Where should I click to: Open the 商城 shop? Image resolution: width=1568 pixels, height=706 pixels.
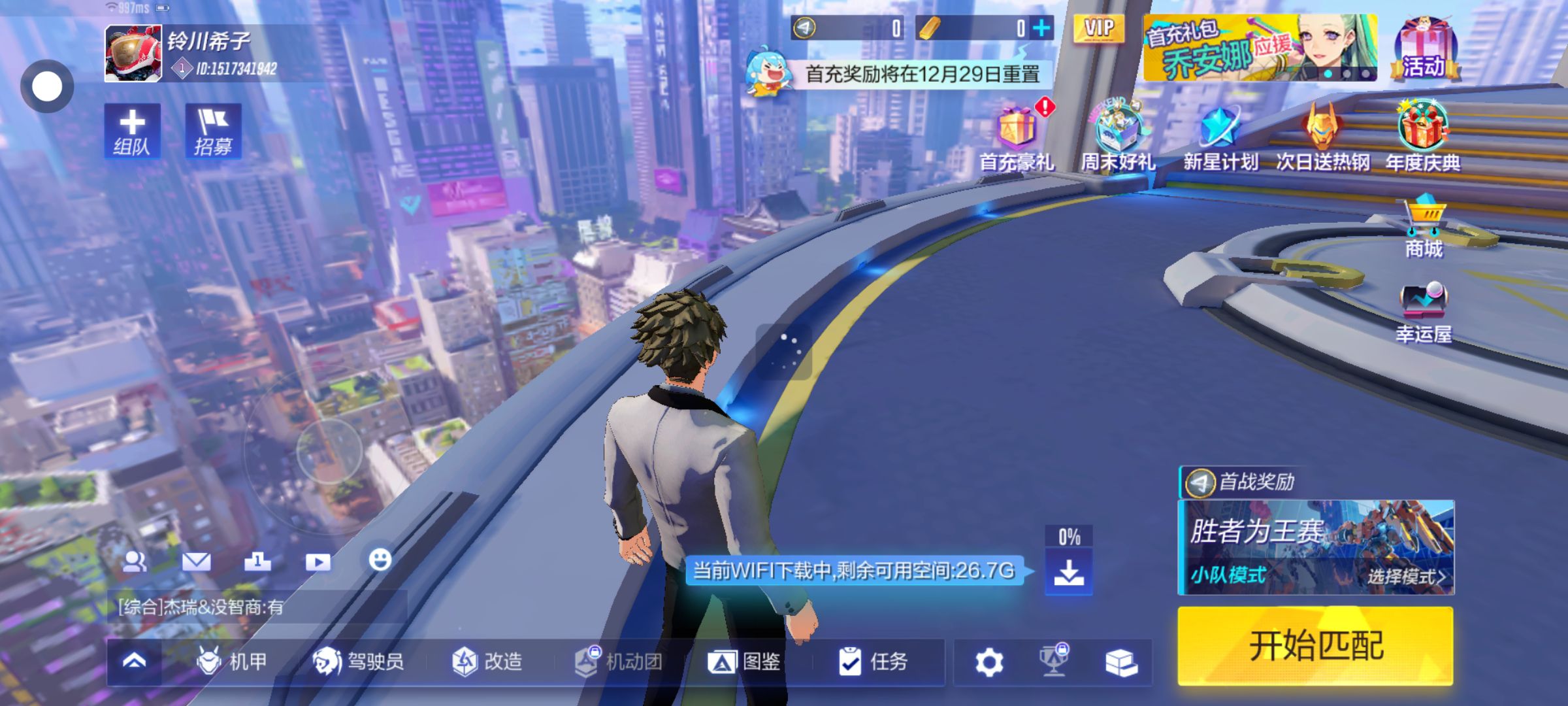pos(1424,226)
